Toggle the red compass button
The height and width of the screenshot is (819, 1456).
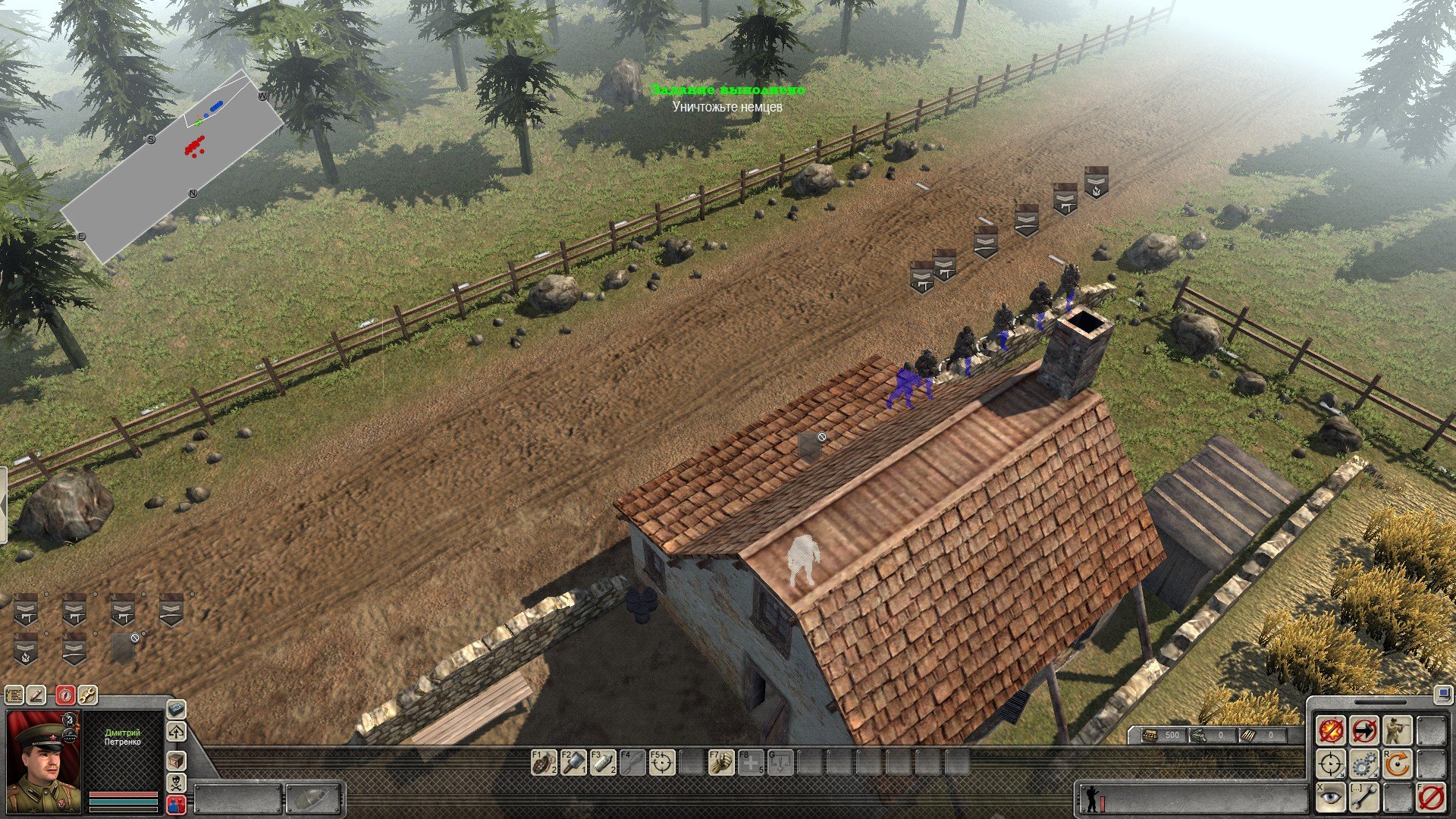click(x=66, y=695)
